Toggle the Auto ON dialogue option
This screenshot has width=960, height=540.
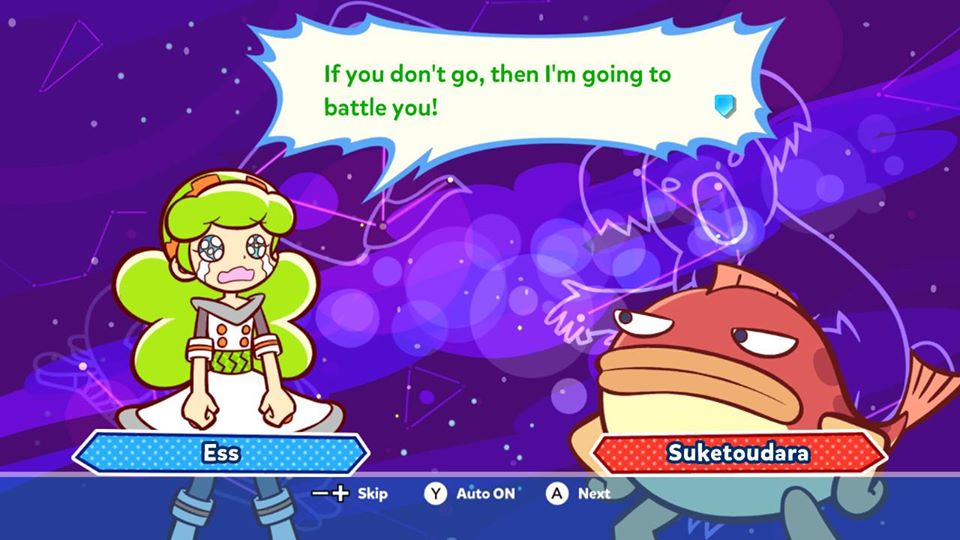pyautogui.click(x=470, y=493)
